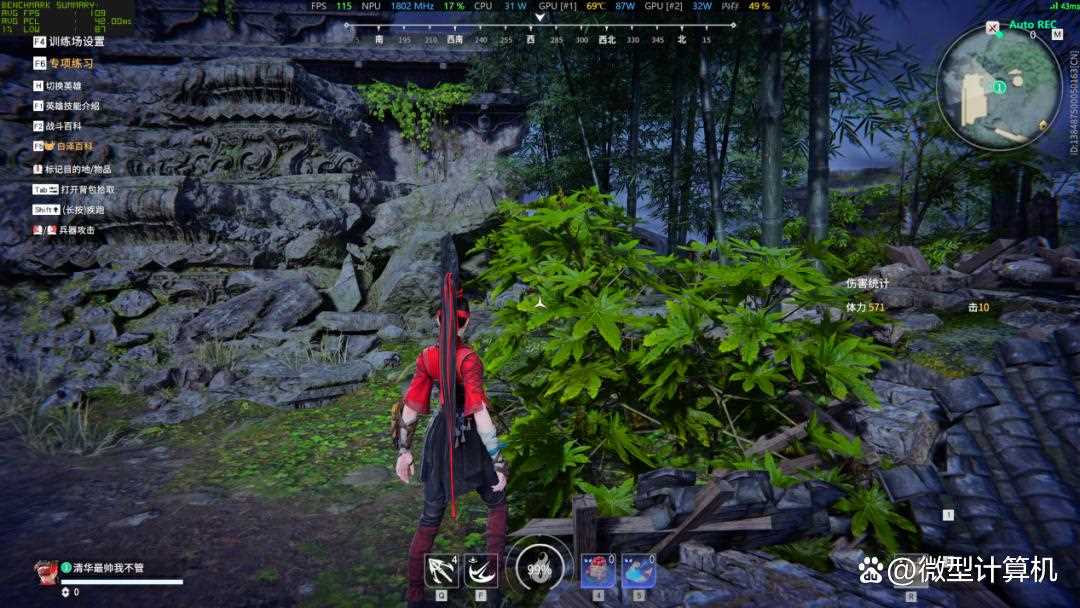Toggle the crossed-out icon above the minimap
The width and height of the screenshot is (1080, 608).
point(993,30)
